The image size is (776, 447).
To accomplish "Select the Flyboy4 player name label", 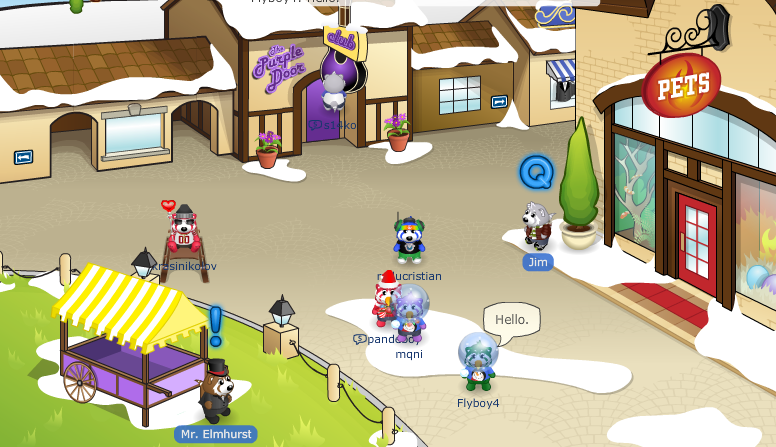I will pos(478,403).
